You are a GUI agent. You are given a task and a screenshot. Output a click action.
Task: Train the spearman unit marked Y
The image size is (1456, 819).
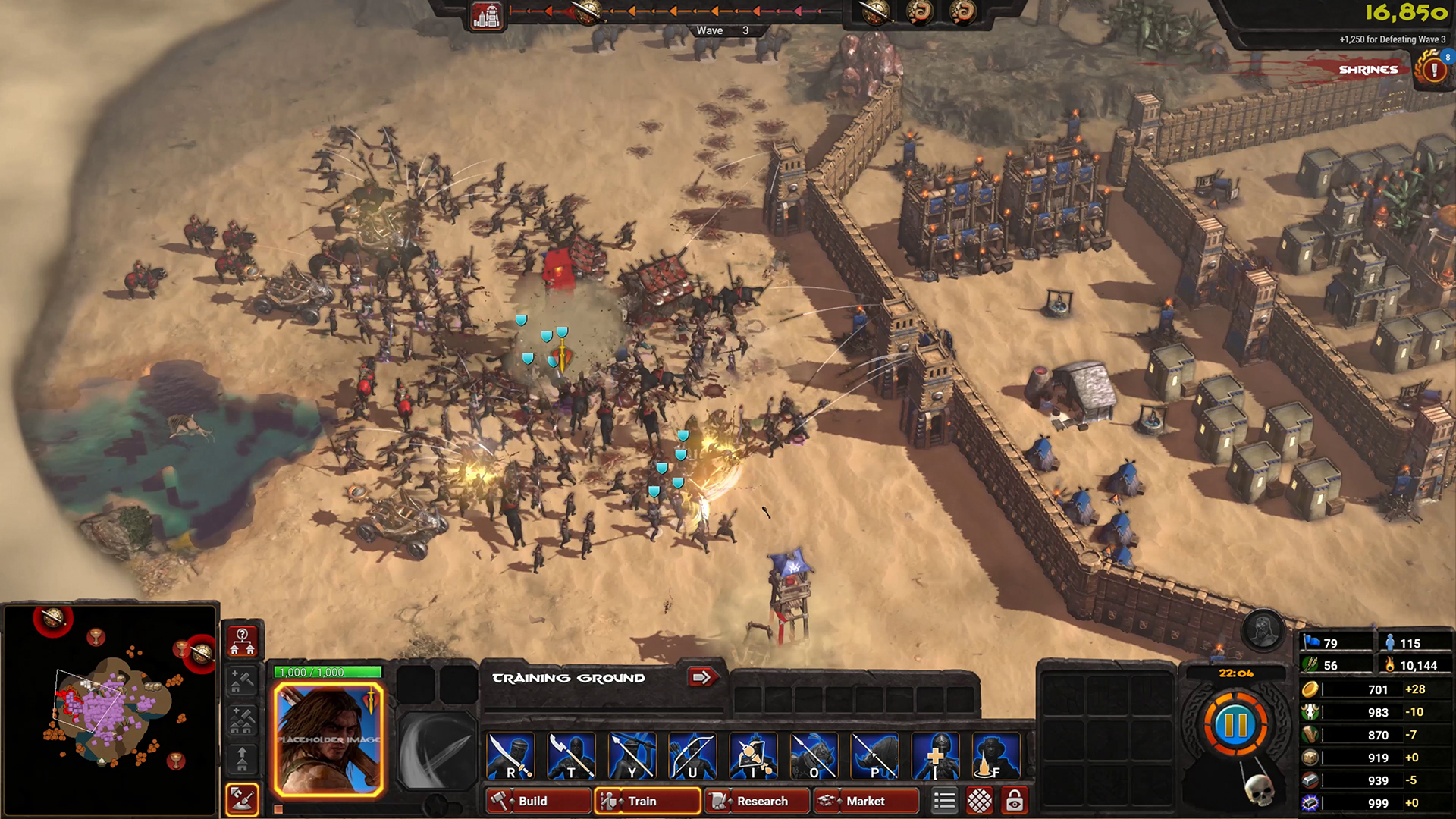[632, 756]
